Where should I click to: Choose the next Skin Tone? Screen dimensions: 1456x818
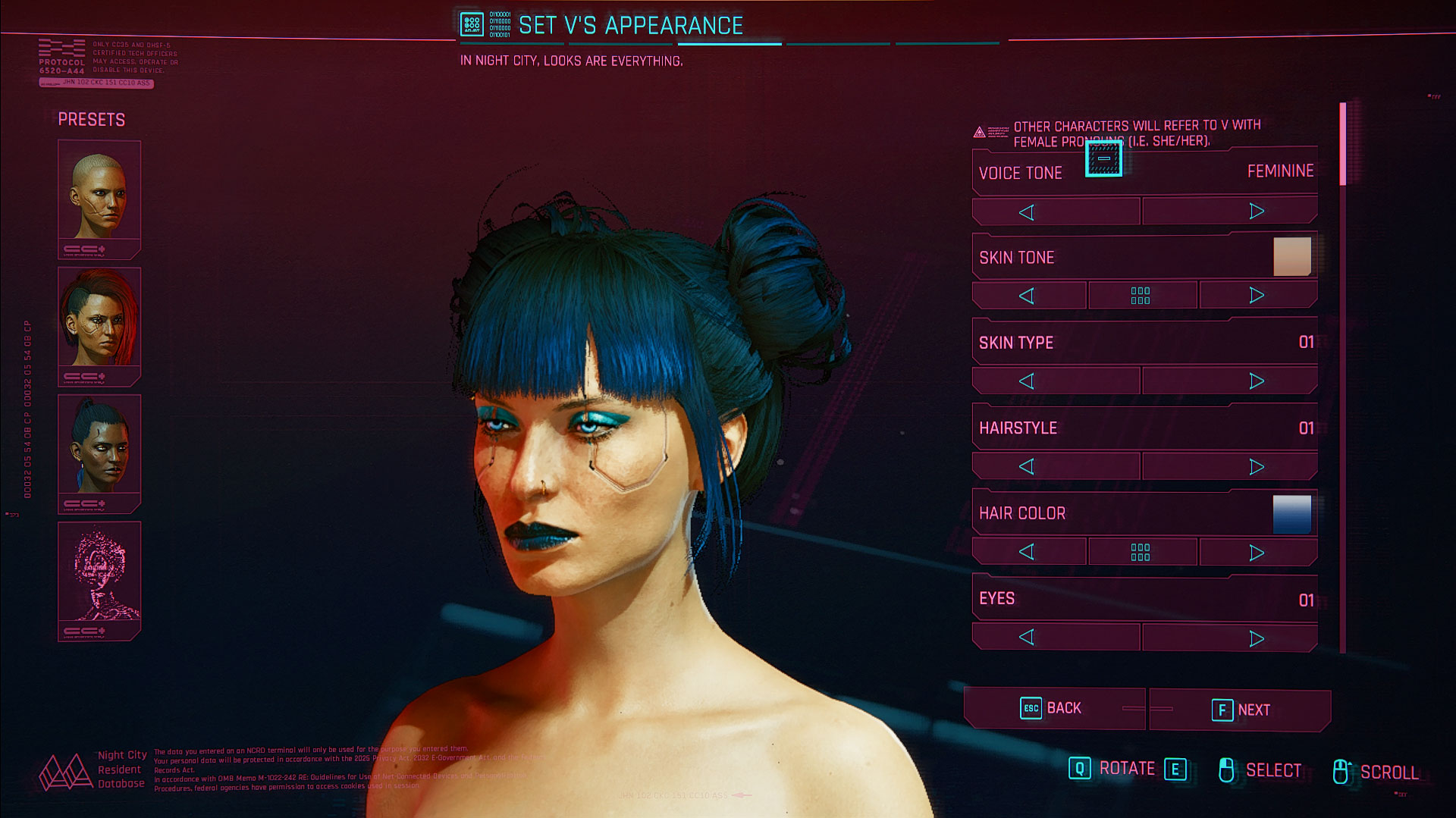[1257, 296]
